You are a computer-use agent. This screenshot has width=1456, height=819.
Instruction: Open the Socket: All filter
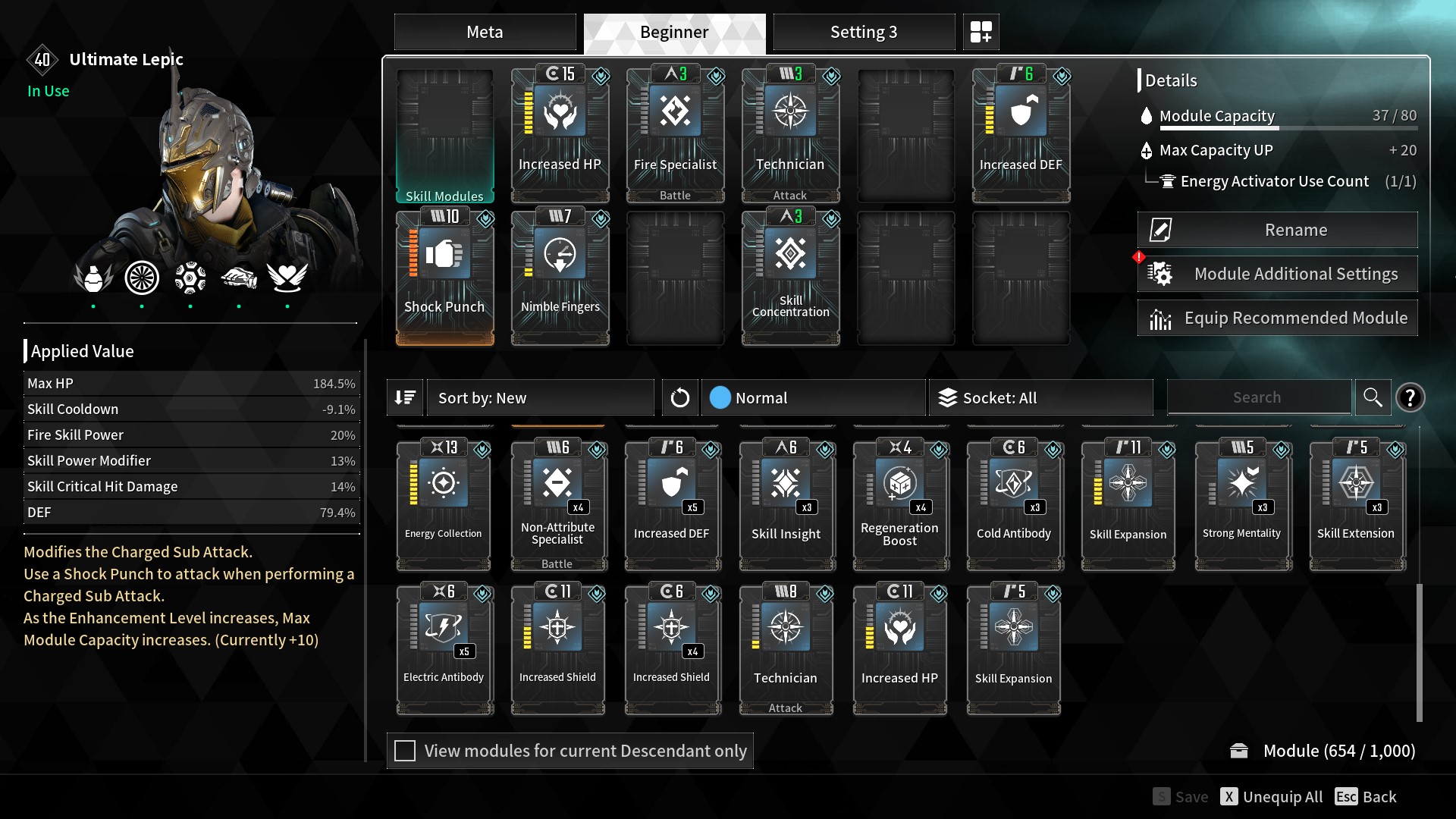coord(1041,397)
